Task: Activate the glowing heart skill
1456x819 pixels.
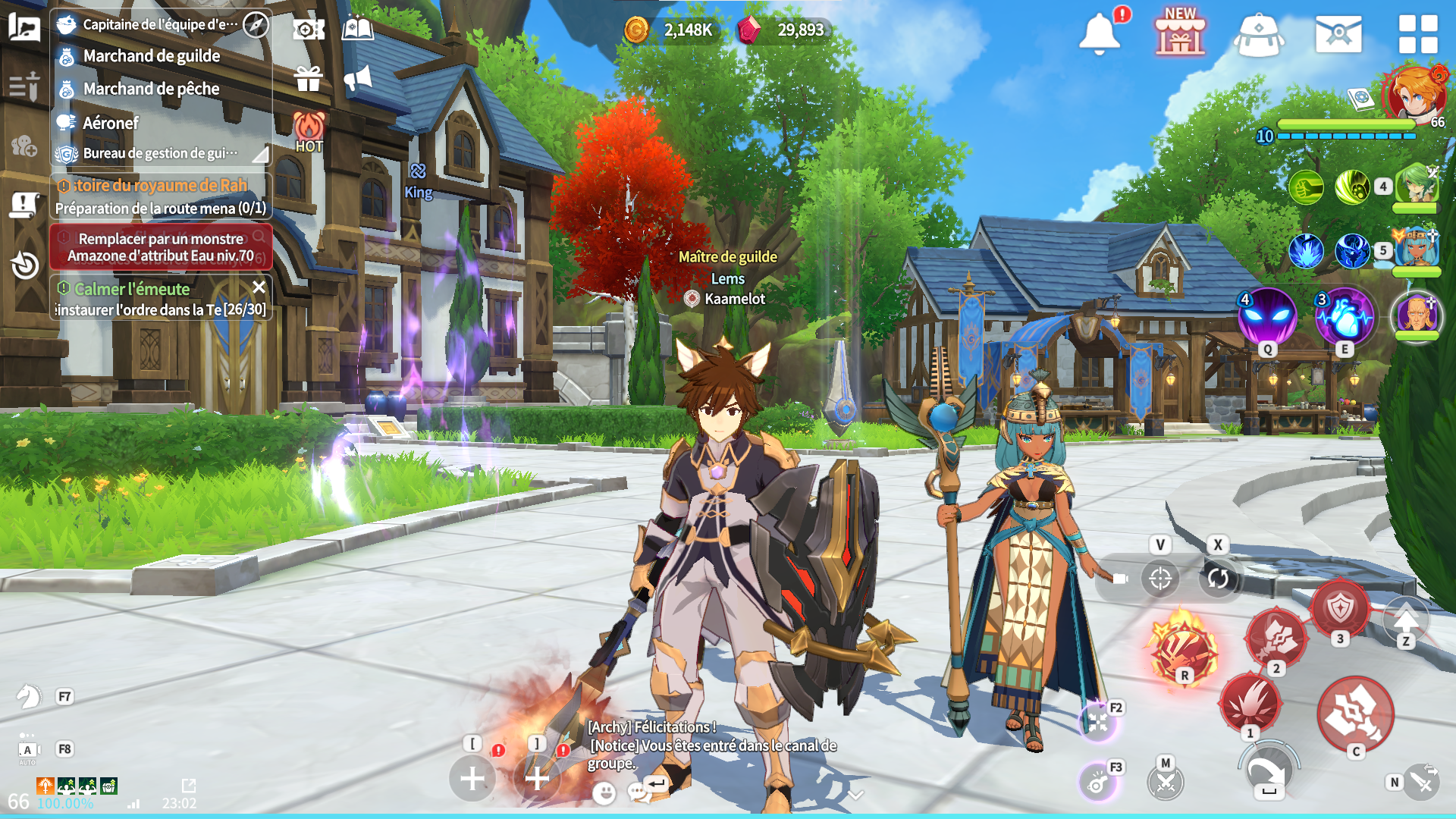Action: coord(1345,317)
